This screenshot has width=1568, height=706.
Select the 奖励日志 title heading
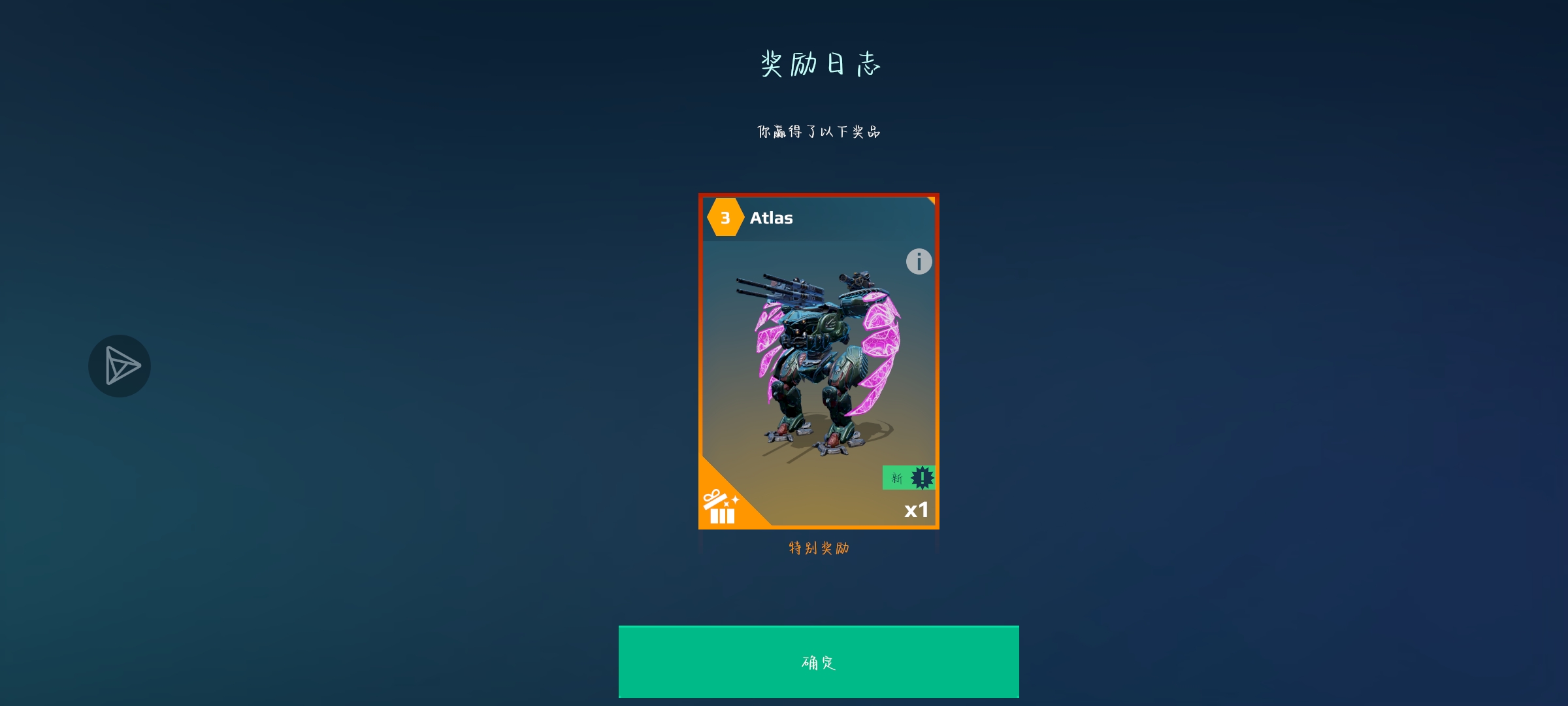click(820, 64)
